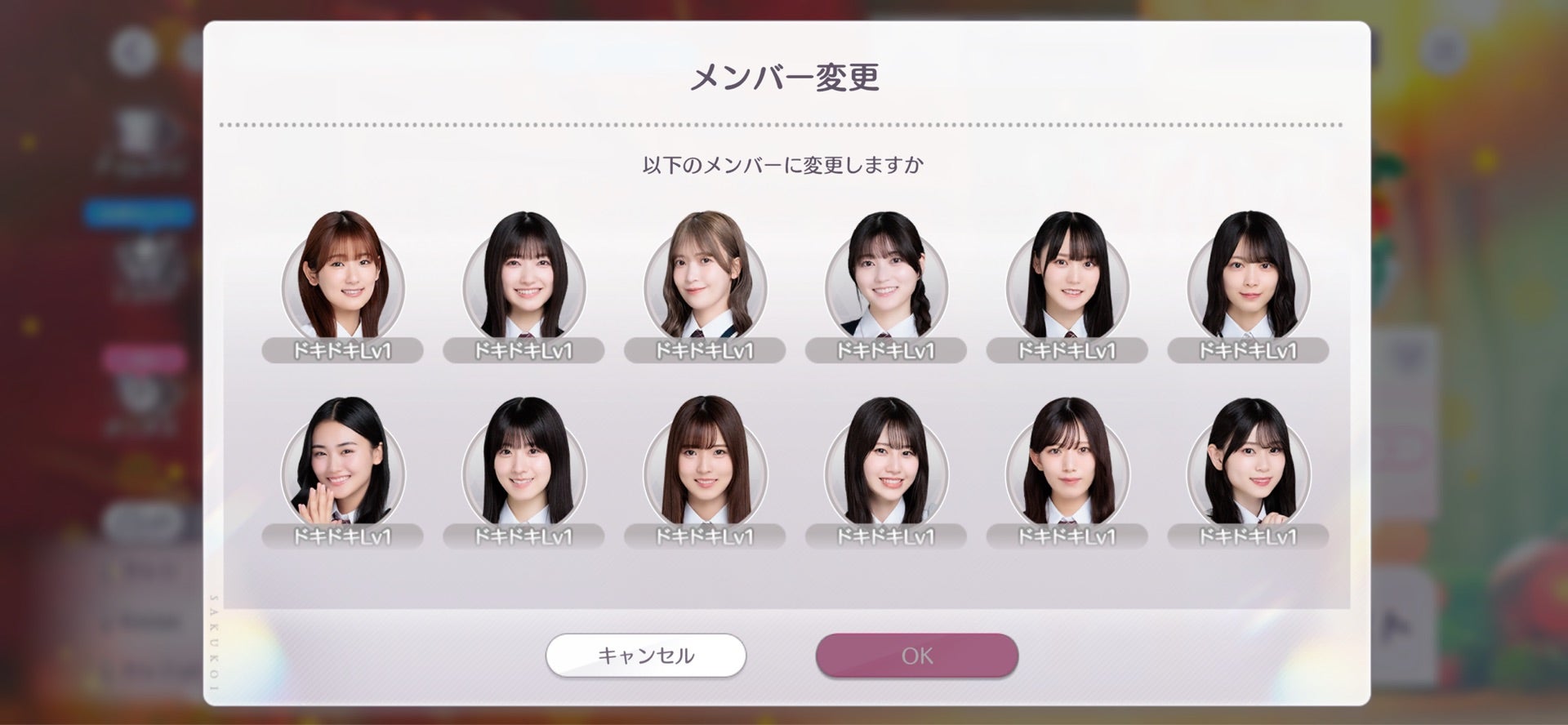Viewport: 1568px width, 725px height.
Task: Select the portrait with reddish-brown hair
Action: pos(343,278)
